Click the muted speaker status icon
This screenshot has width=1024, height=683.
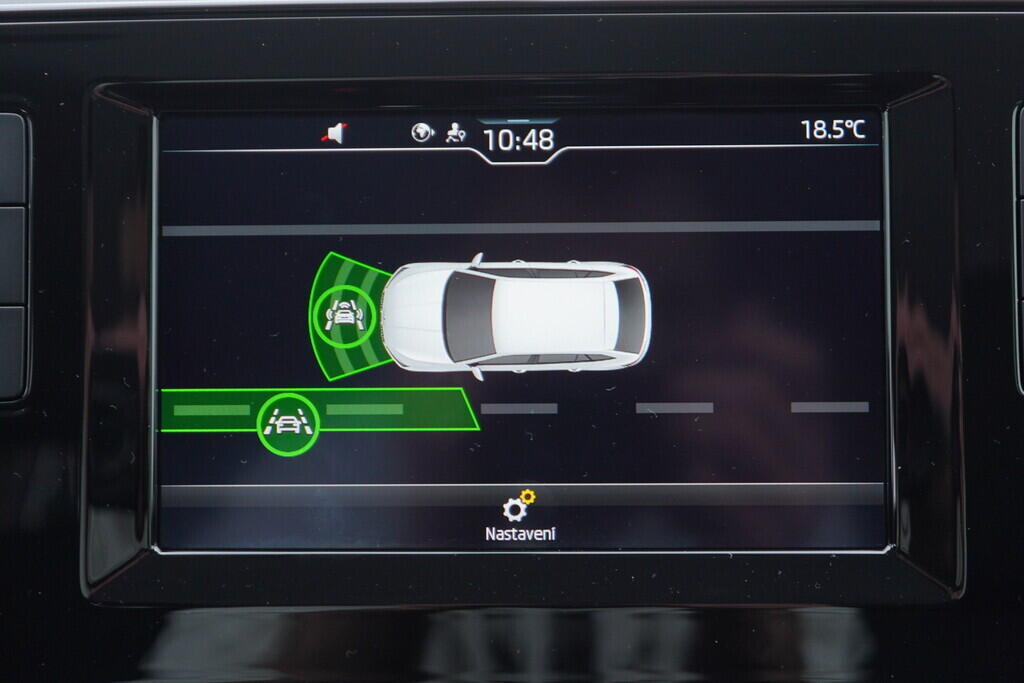point(335,133)
